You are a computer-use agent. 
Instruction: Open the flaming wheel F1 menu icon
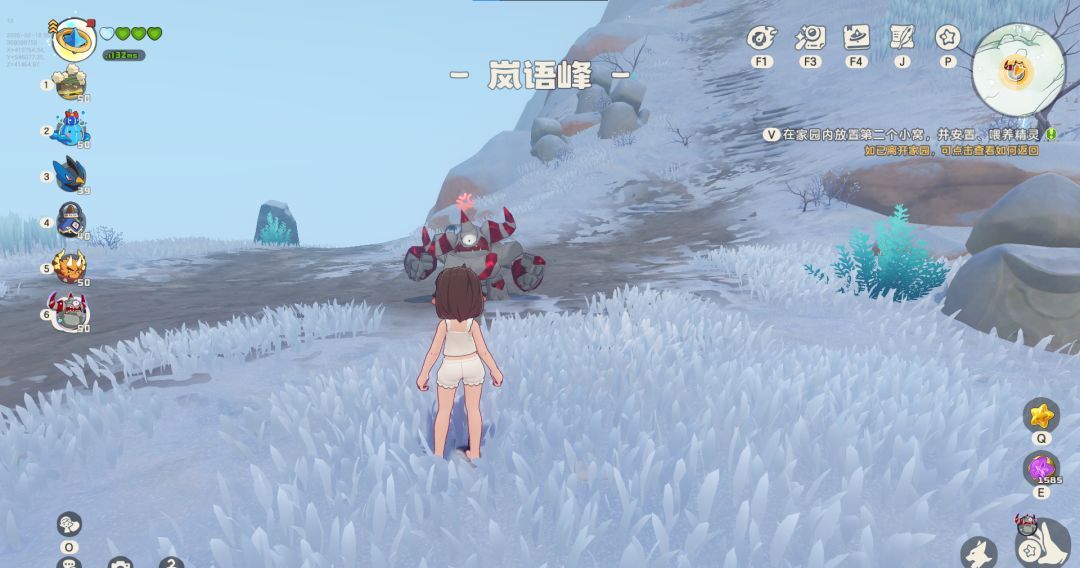(762, 39)
